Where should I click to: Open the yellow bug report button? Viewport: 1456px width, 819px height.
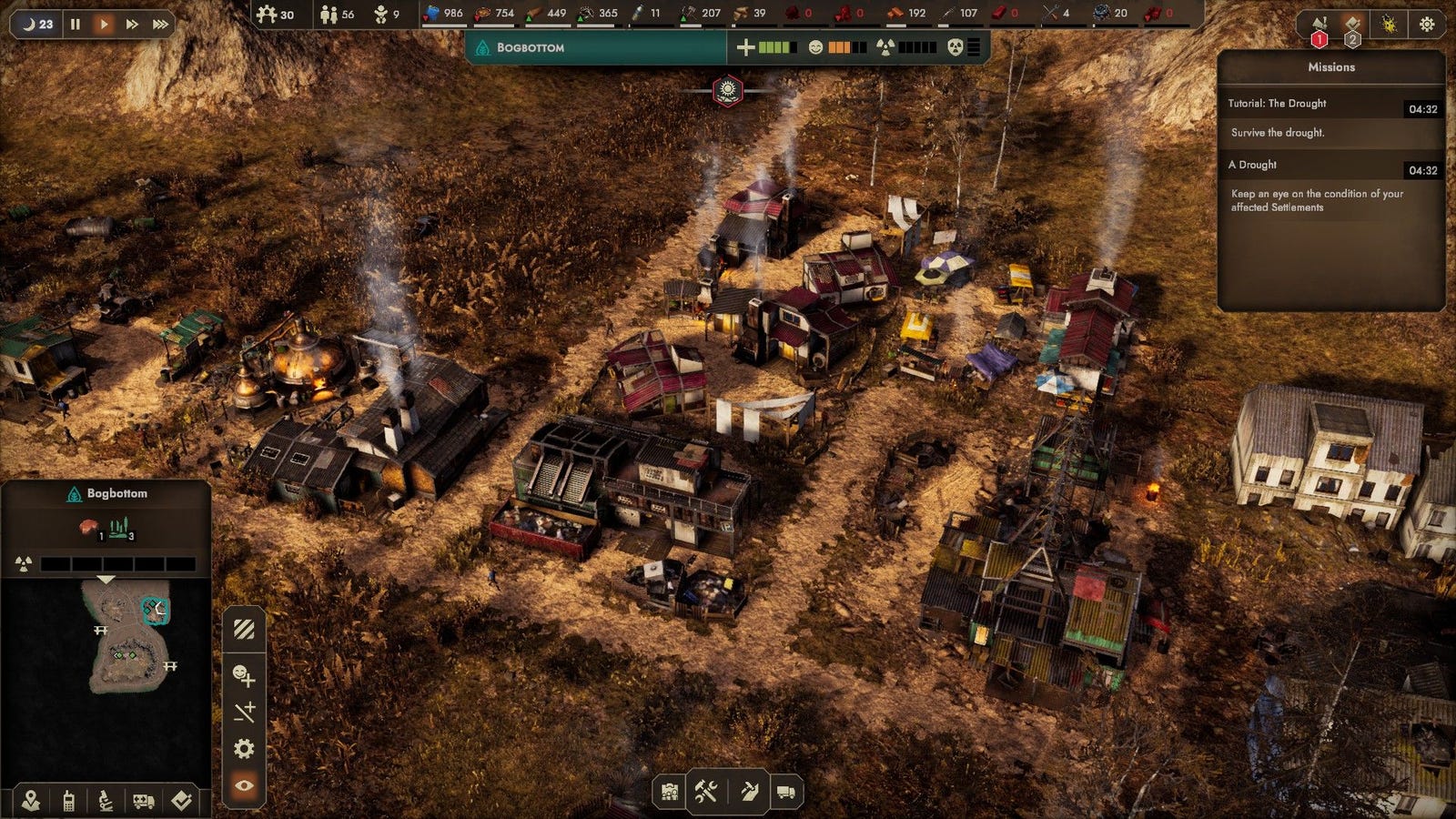point(1389,25)
